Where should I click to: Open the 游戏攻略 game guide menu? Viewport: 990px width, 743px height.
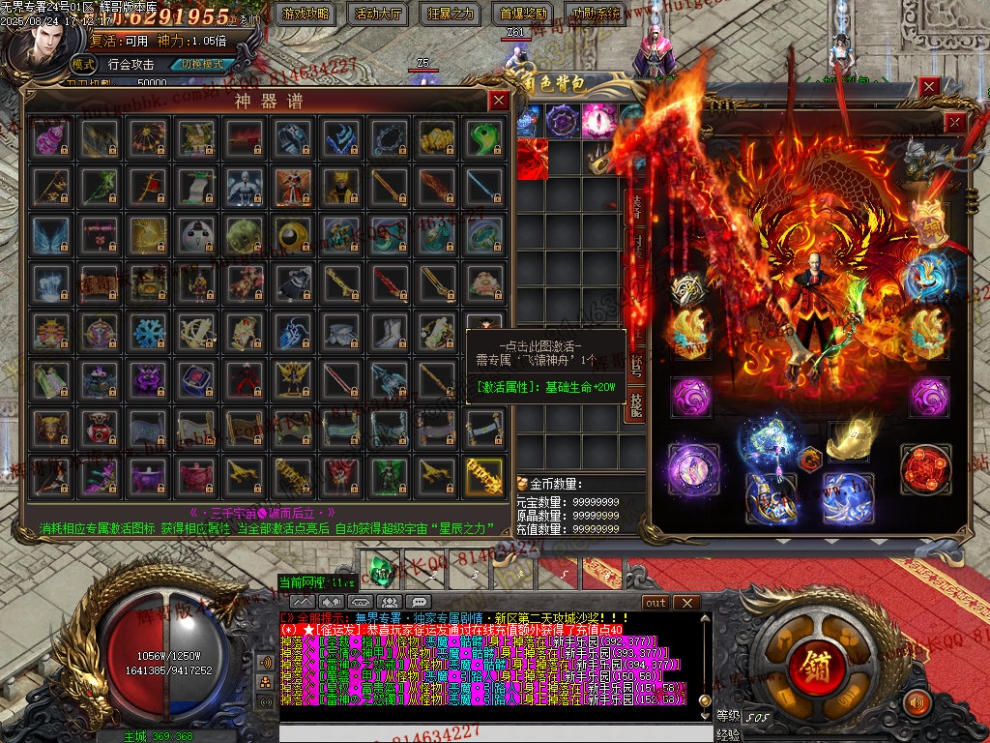(x=305, y=14)
